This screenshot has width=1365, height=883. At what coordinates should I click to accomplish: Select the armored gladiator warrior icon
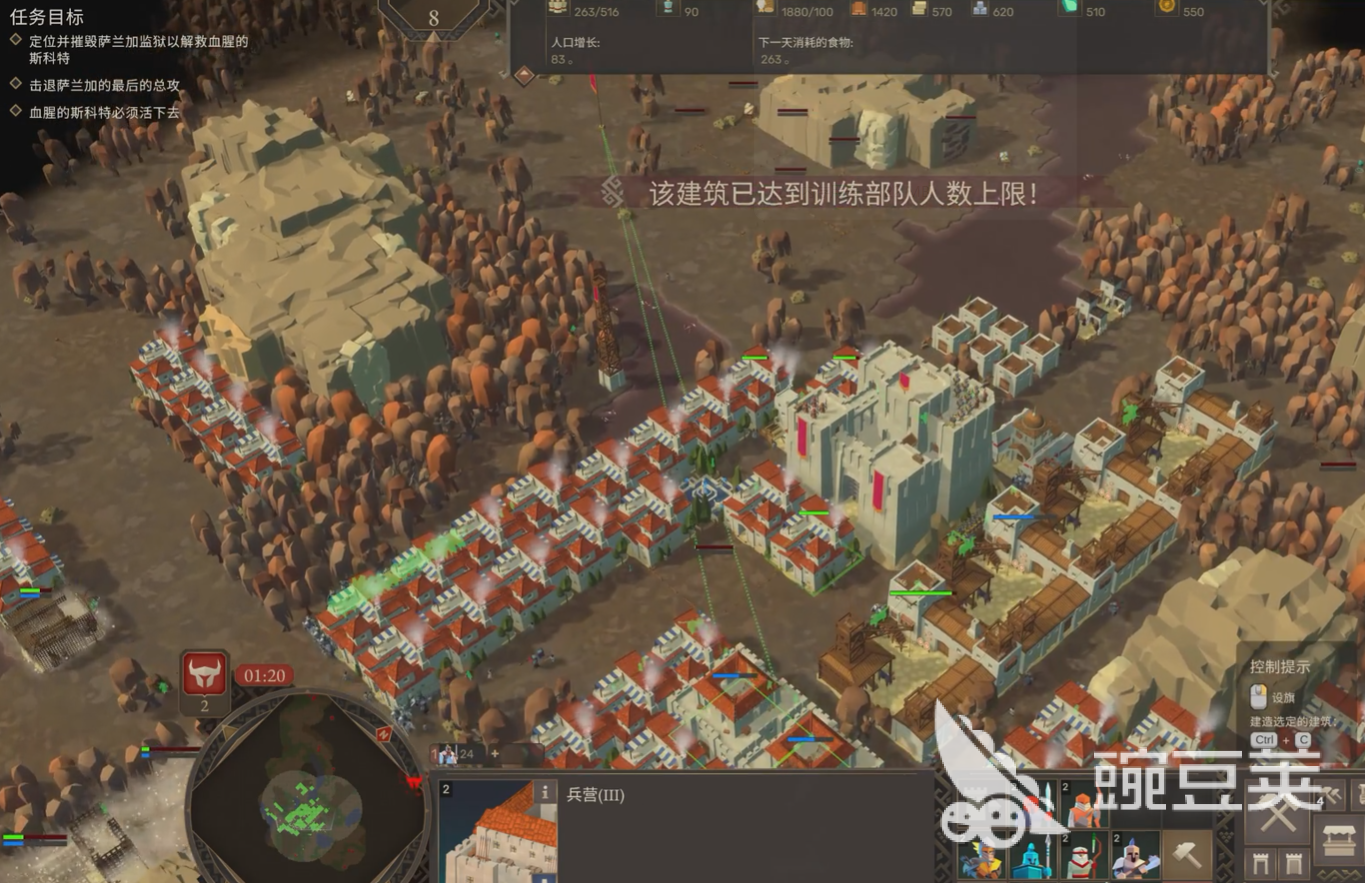click(x=1132, y=856)
